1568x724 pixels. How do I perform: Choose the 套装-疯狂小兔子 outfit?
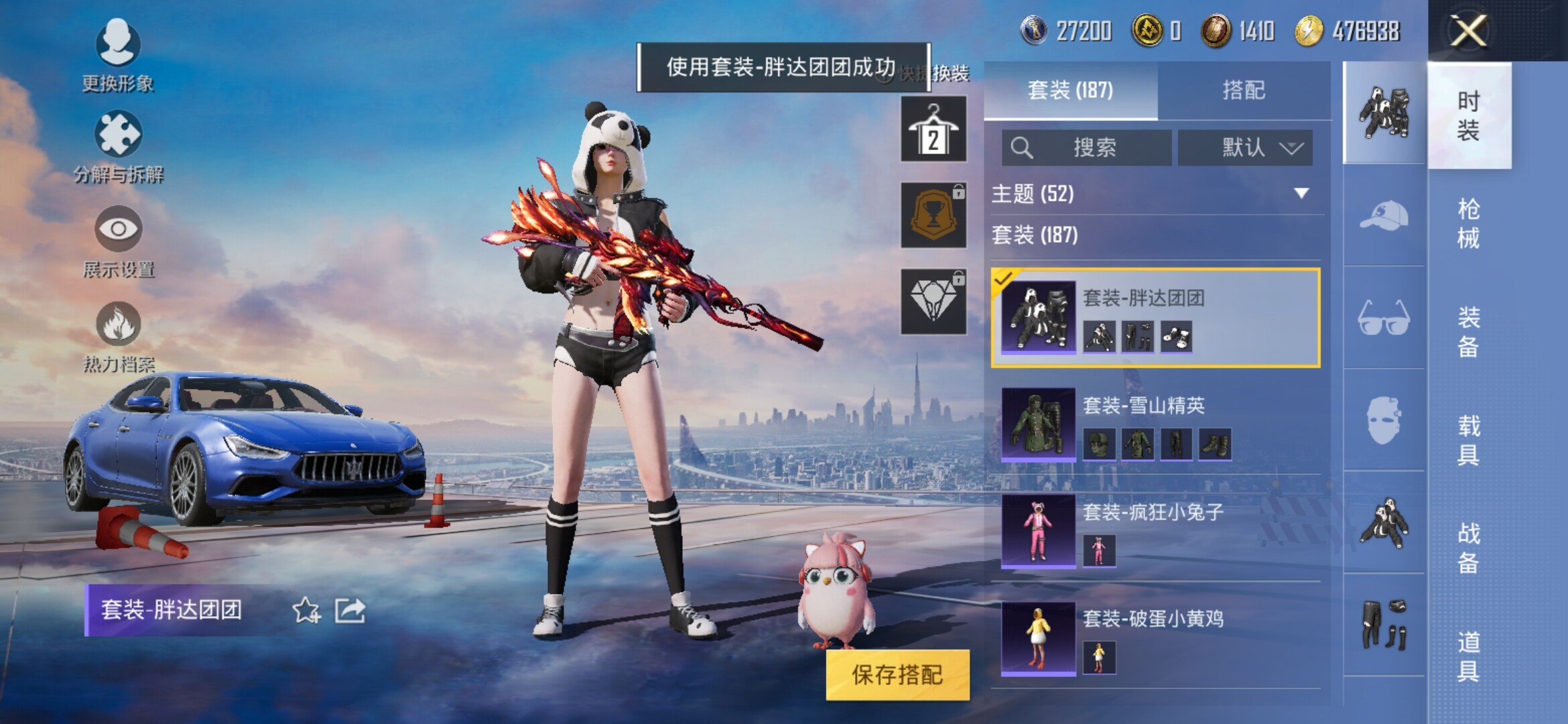[x=1156, y=531]
